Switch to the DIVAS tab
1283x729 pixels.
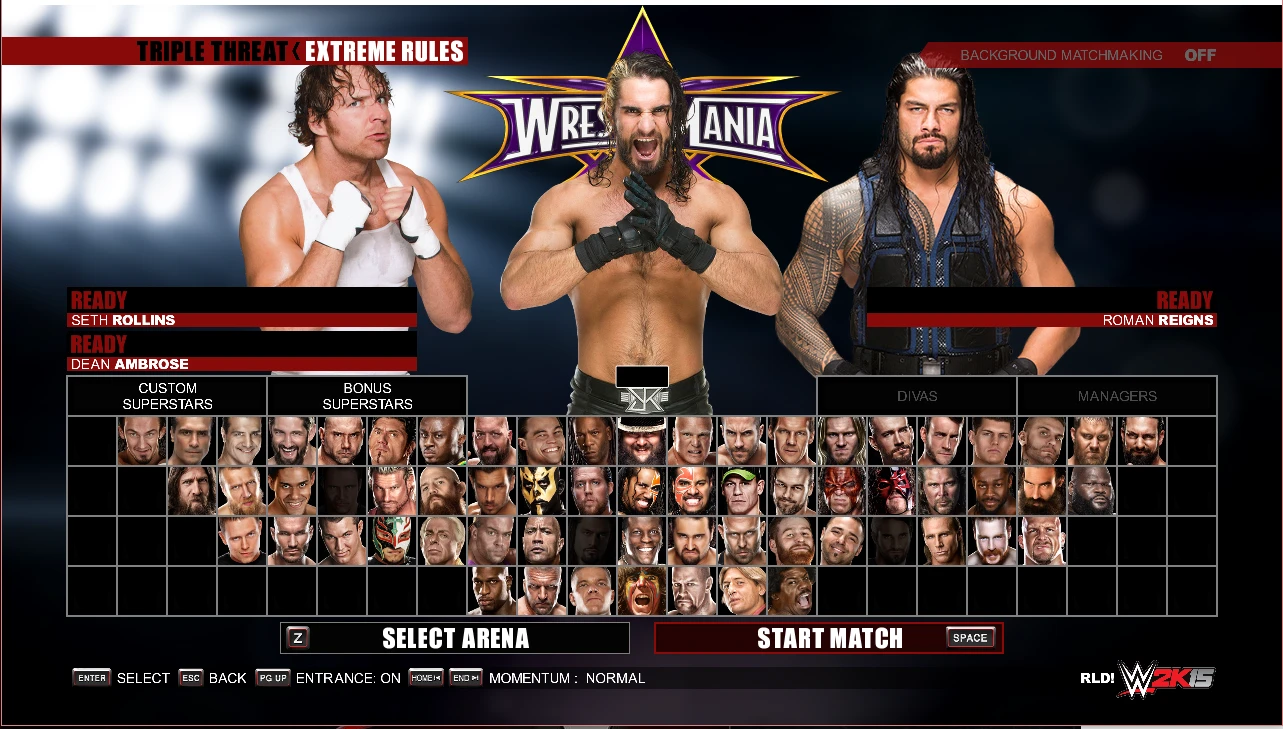pos(916,396)
